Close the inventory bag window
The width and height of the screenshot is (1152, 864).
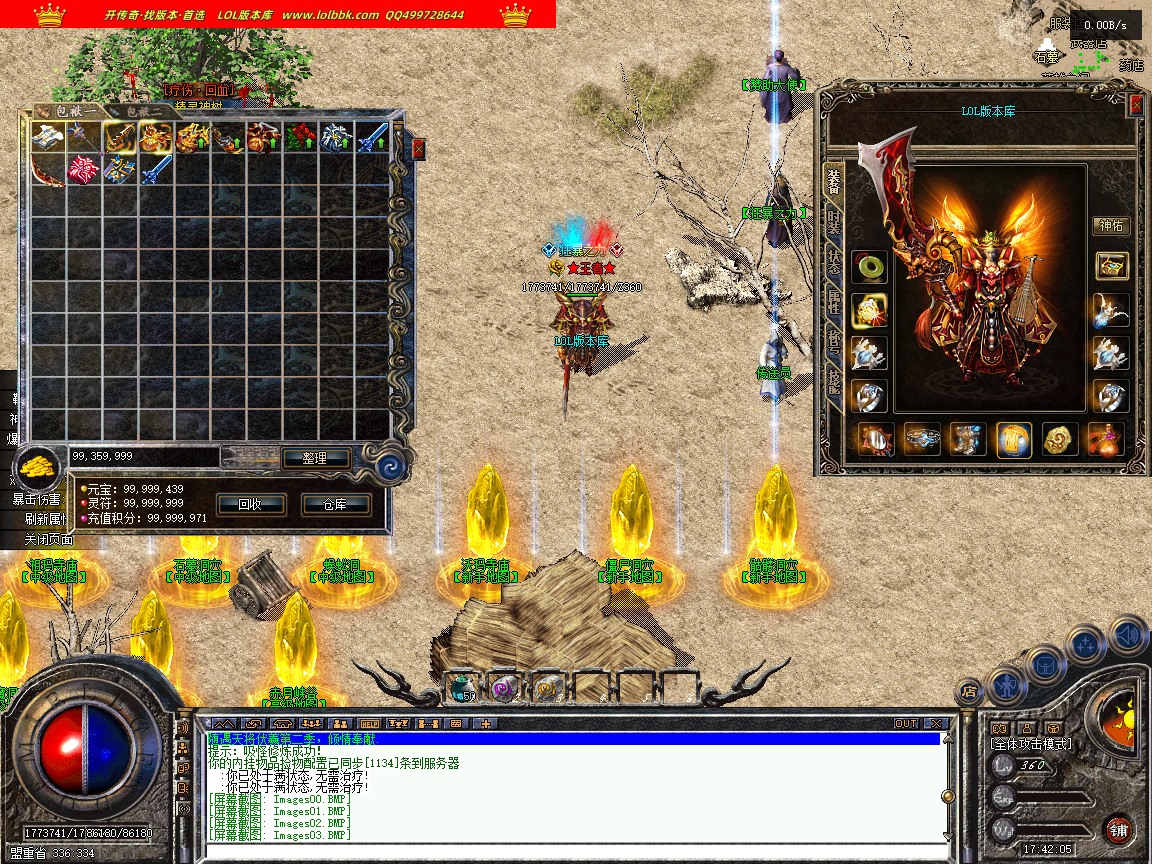click(x=418, y=149)
